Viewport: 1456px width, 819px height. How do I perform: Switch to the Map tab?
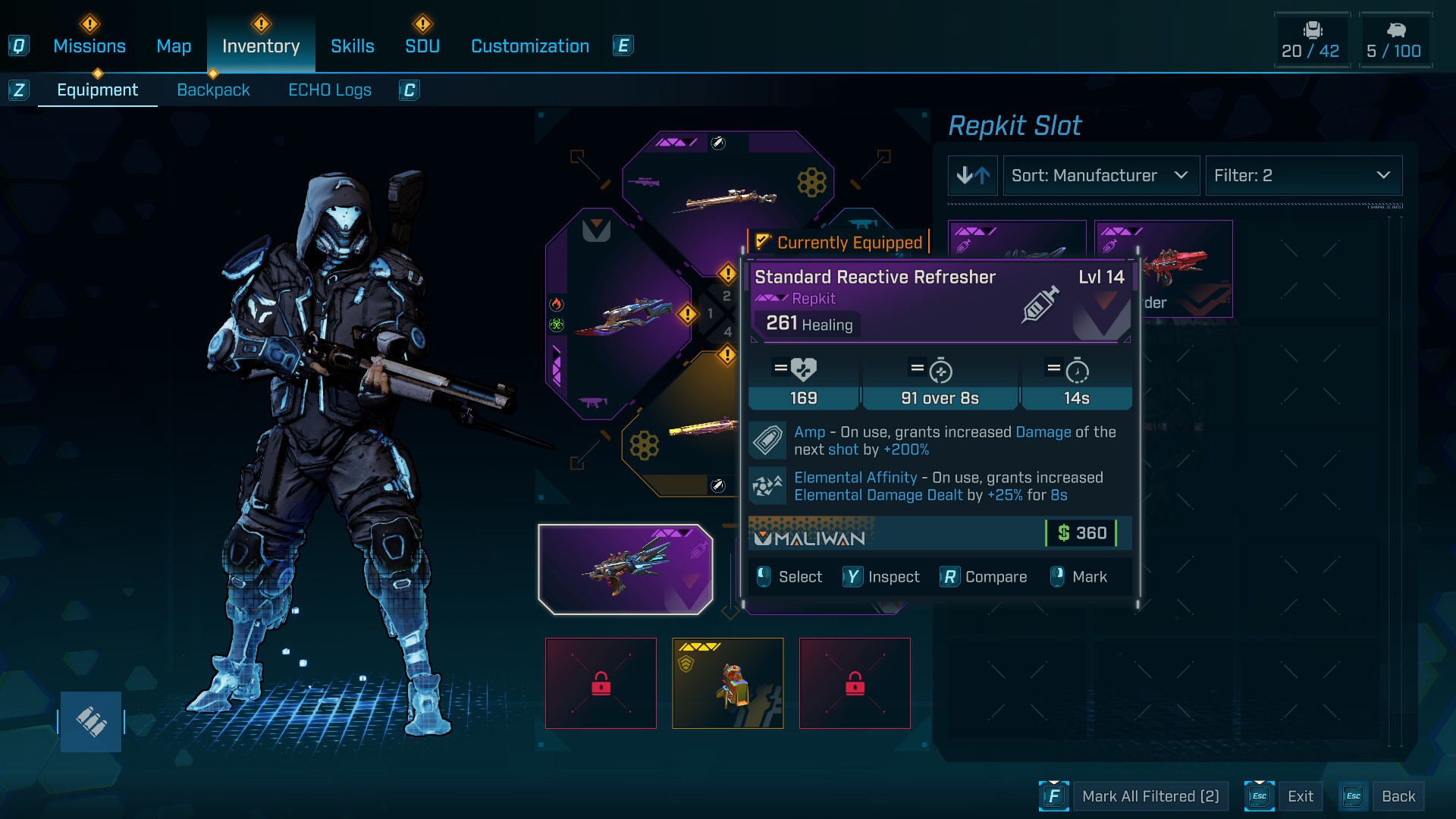click(x=174, y=46)
